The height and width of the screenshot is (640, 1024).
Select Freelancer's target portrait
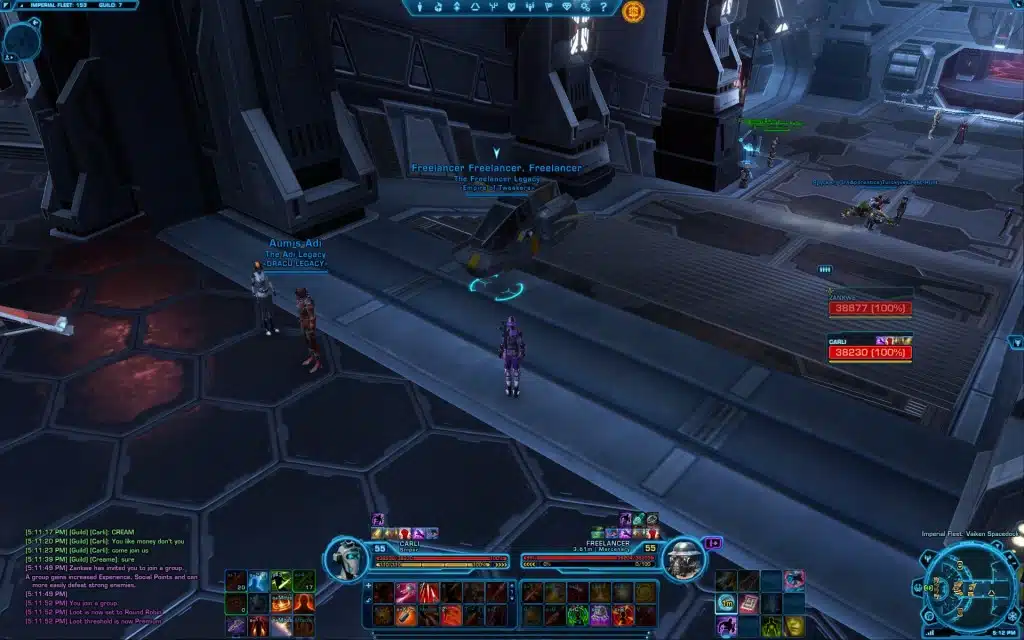[684, 556]
